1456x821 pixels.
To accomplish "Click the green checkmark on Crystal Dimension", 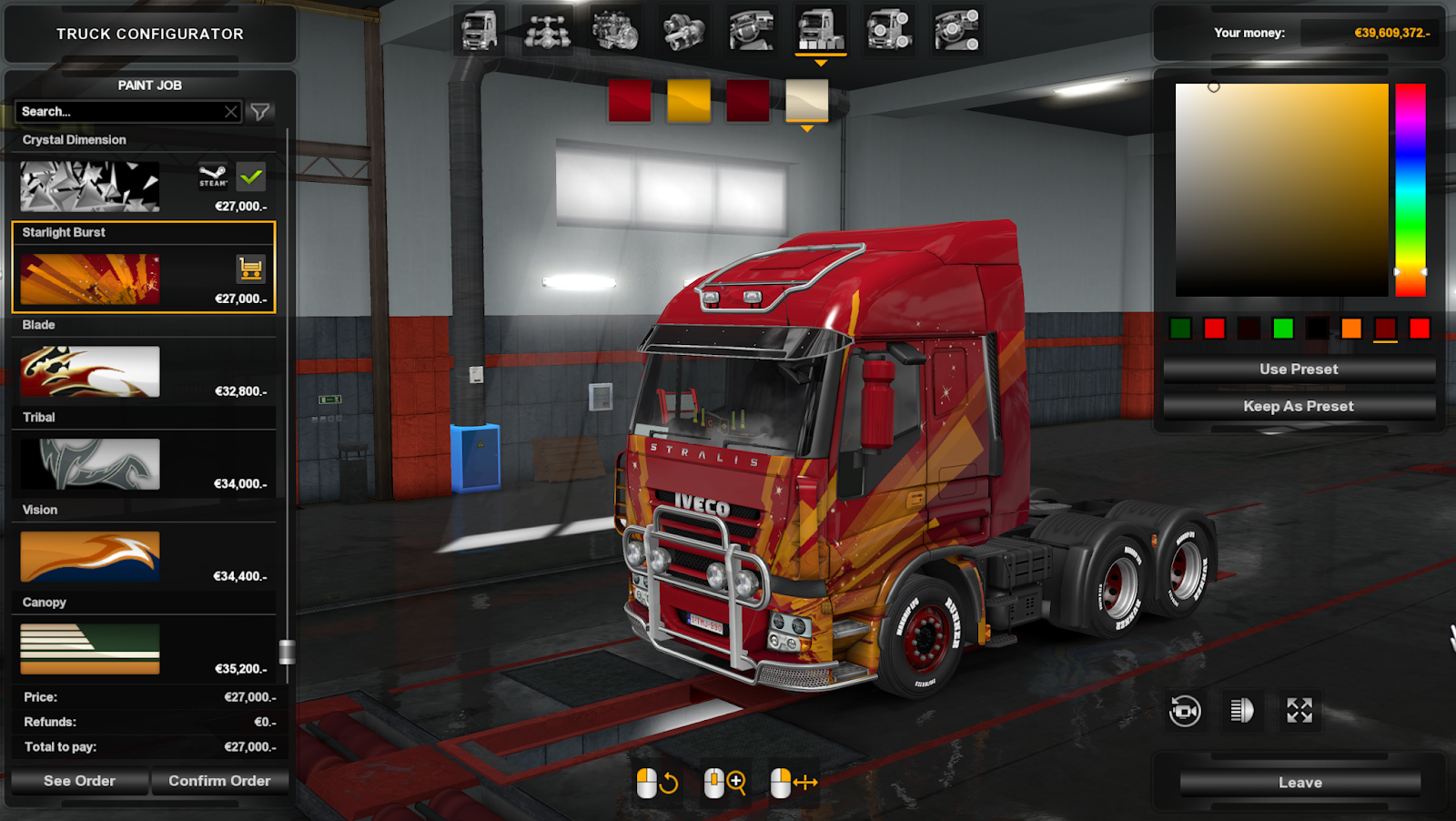I will point(251,177).
